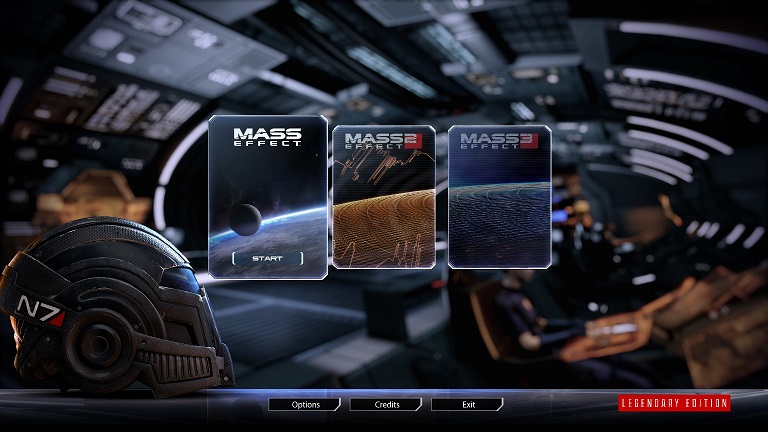Open the Options menu
This screenshot has height=432, width=768.
click(305, 405)
